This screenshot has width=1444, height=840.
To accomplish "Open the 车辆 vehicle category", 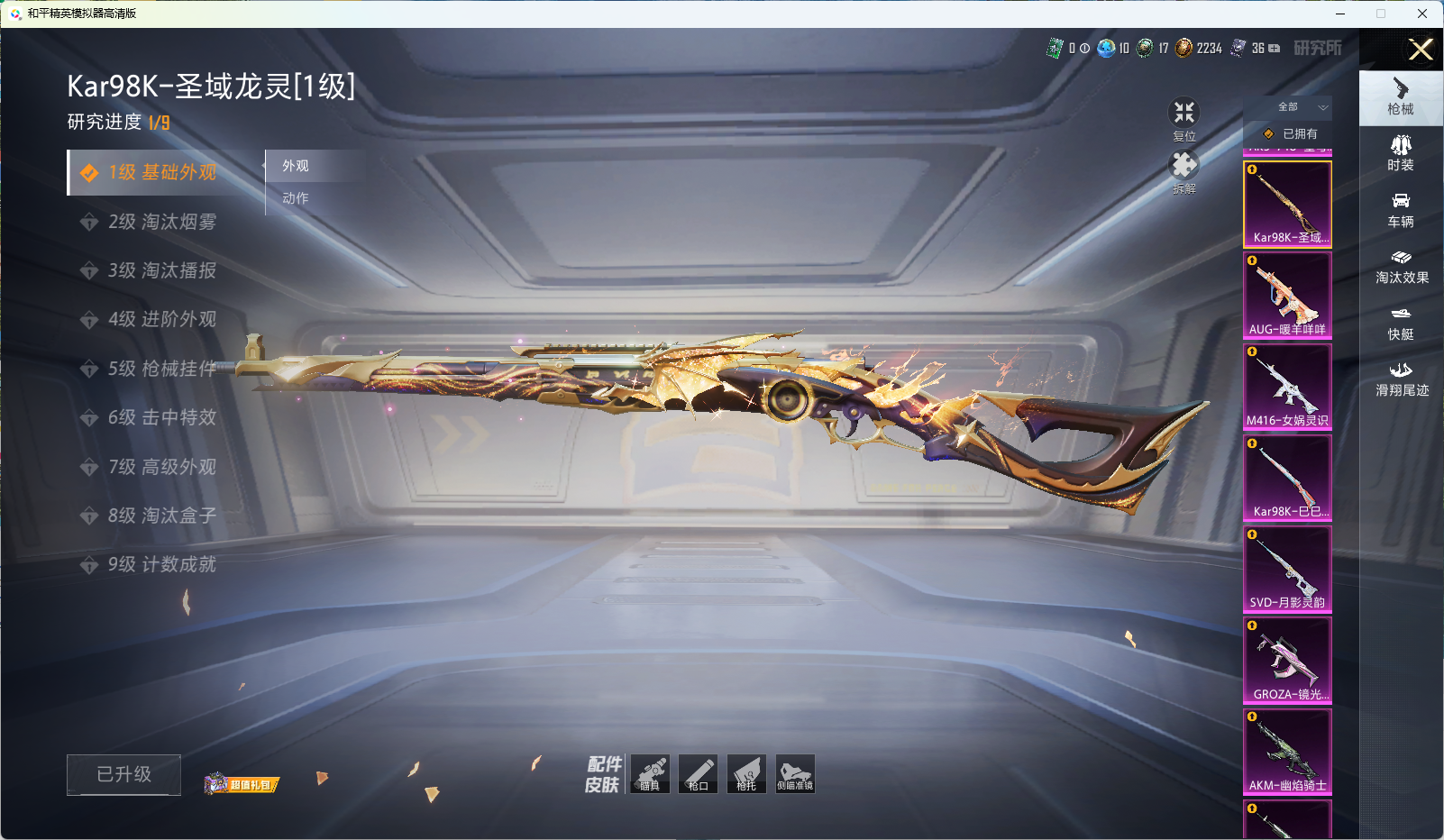I will [x=1401, y=210].
